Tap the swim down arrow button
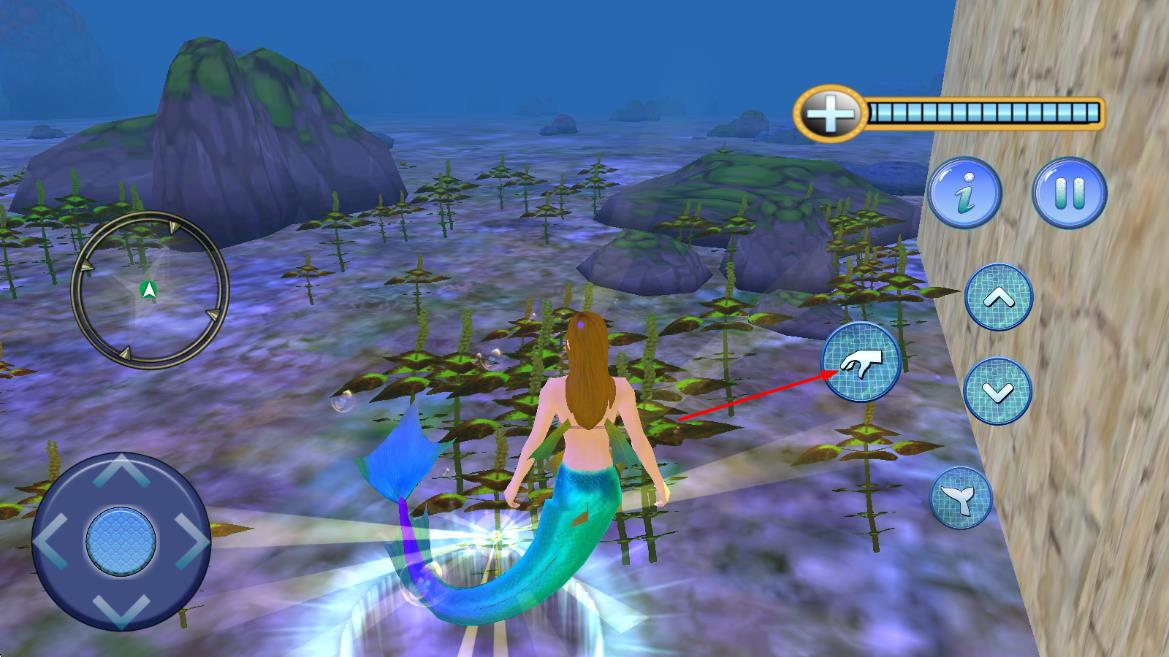The width and height of the screenshot is (1169, 657). (x=997, y=391)
